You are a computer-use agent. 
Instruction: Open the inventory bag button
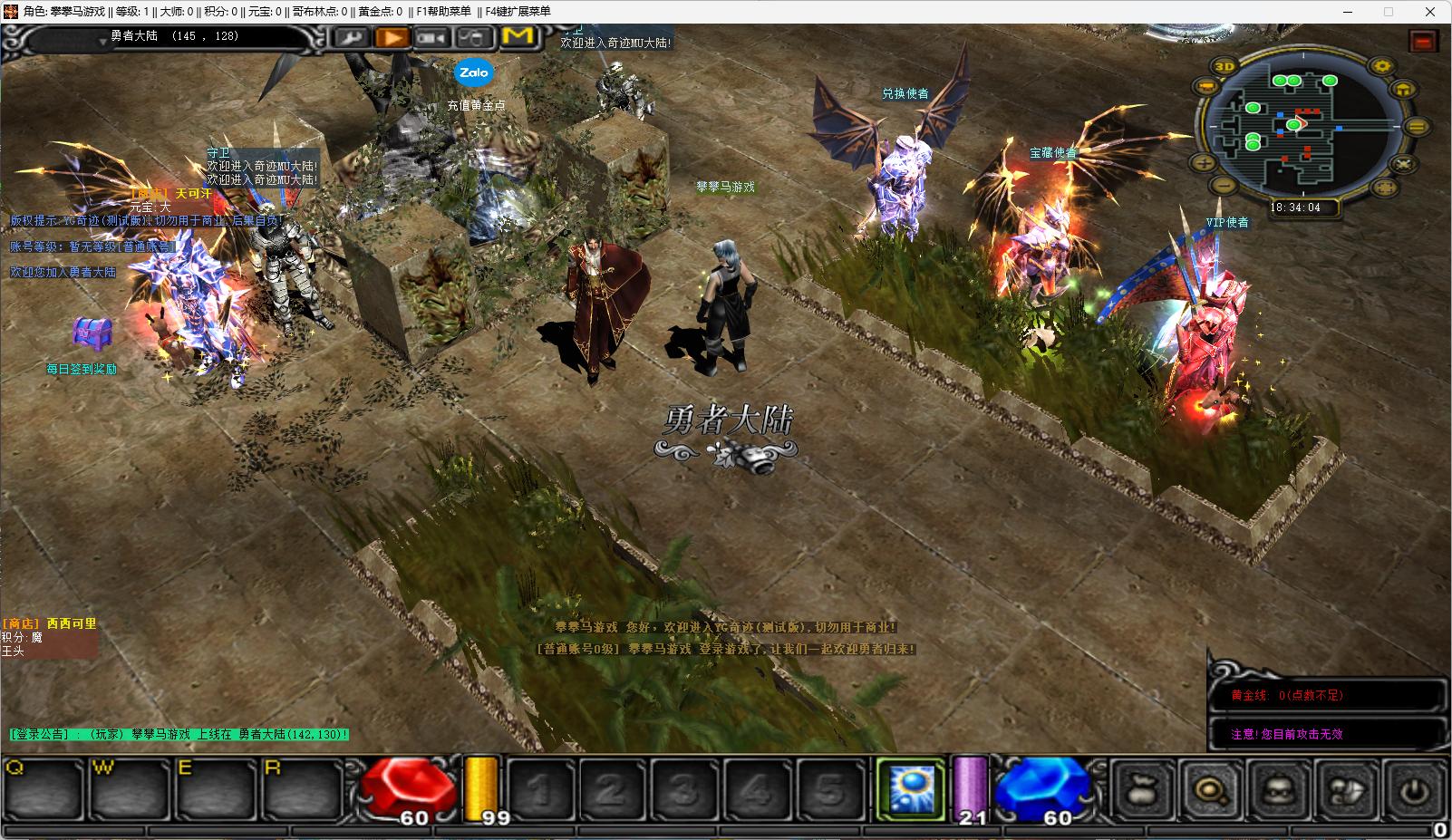pos(1144,789)
